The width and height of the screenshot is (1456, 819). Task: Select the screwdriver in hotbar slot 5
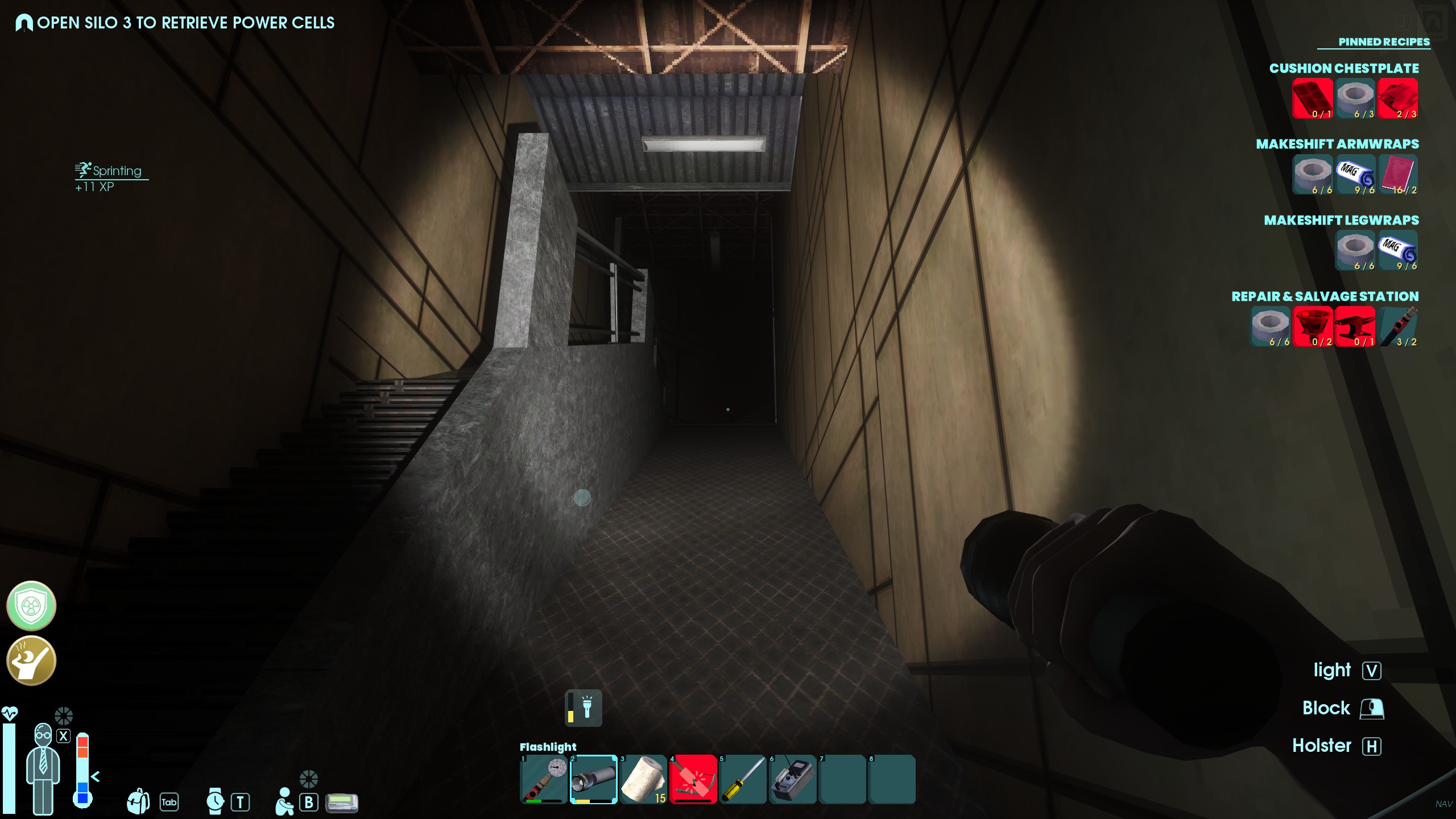point(743,780)
